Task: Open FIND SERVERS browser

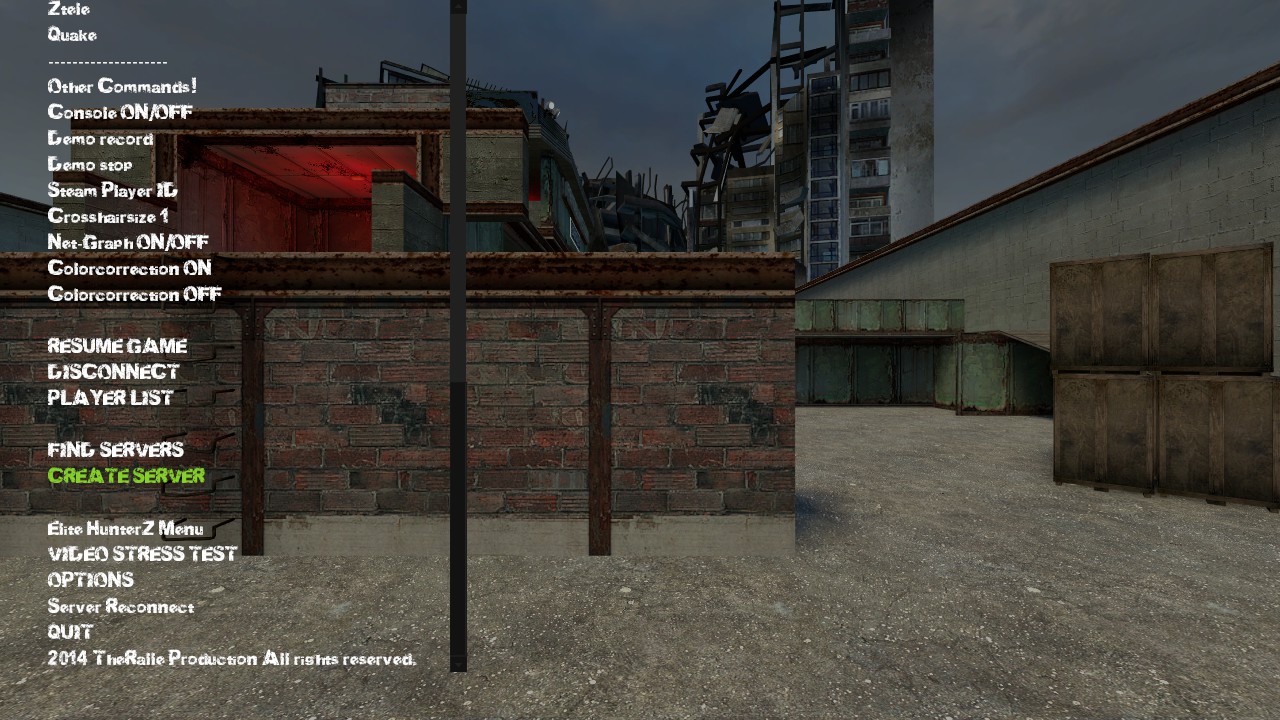Action: (x=116, y=450)
